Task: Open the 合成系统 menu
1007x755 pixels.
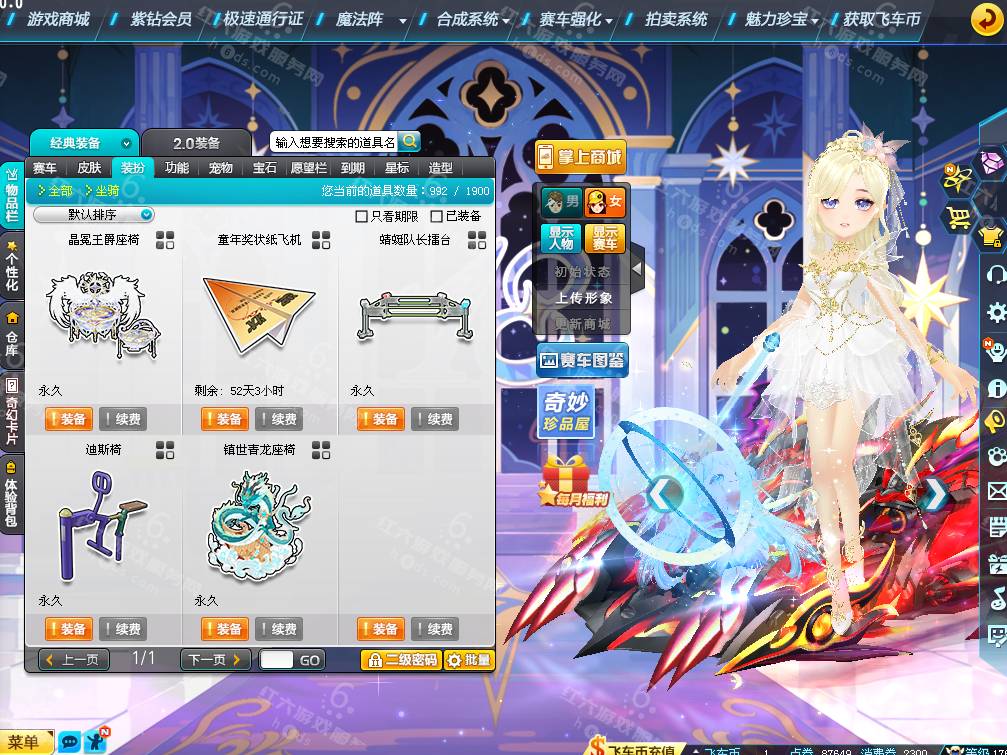Action: click(x=467, y=19)
